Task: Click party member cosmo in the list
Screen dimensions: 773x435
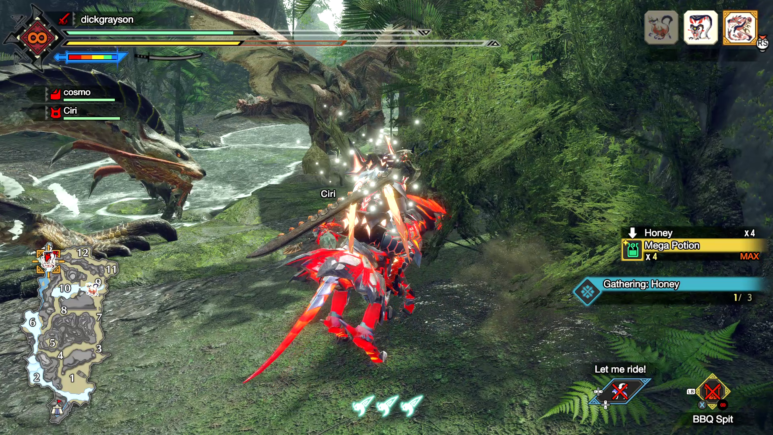Action: 77,92
